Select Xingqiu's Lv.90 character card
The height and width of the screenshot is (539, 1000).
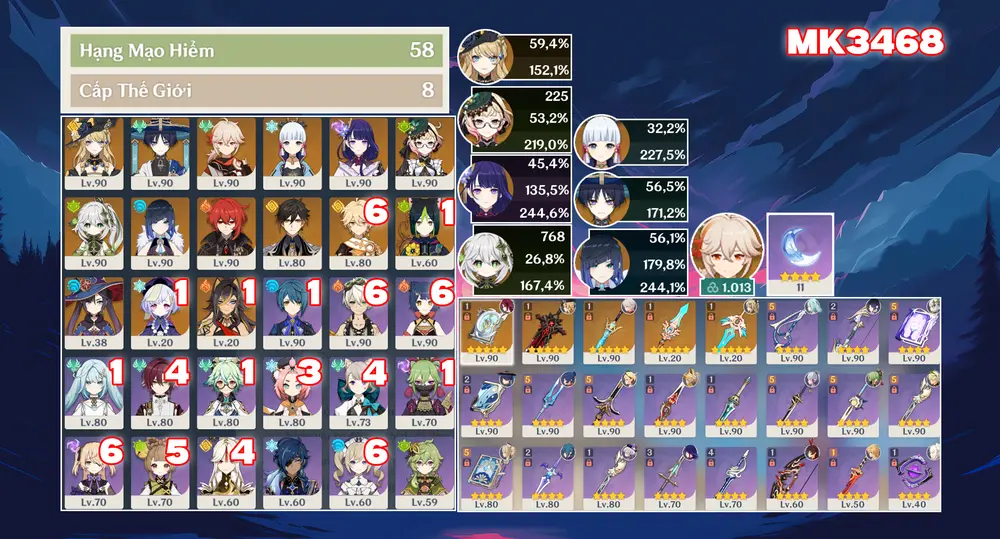(x=292, y=306)
